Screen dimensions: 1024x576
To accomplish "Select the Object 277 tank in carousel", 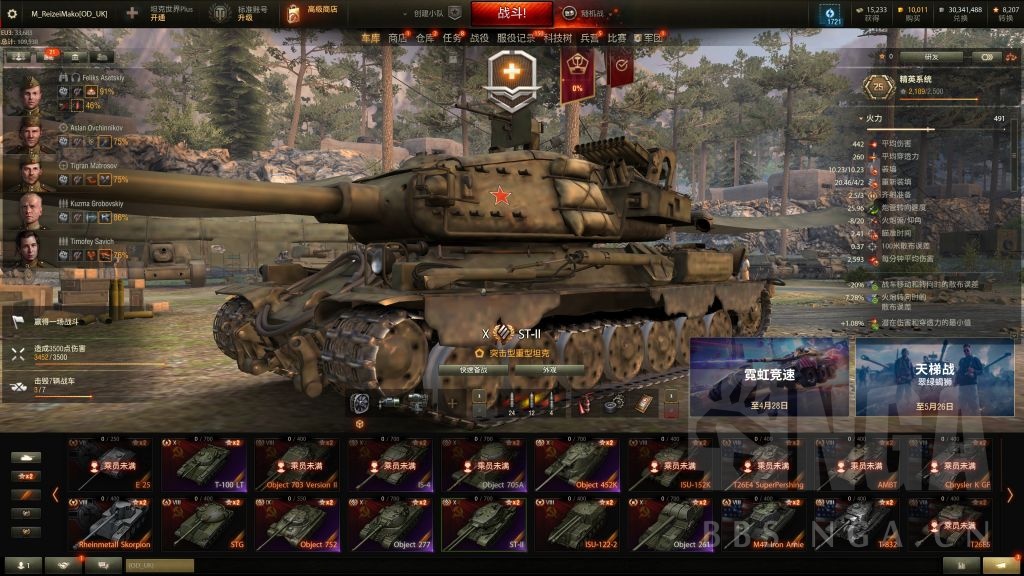I will [390, 524].
